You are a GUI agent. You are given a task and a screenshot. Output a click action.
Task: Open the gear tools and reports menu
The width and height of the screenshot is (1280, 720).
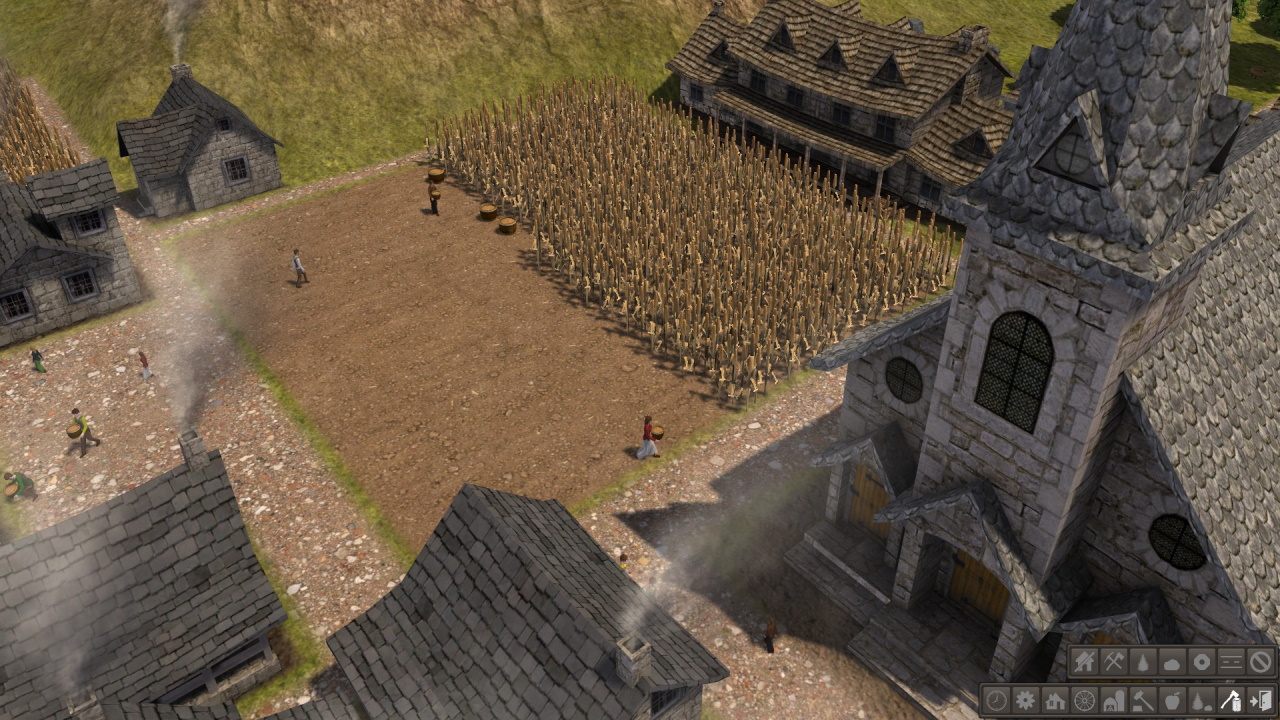[x=1025, y=700]
